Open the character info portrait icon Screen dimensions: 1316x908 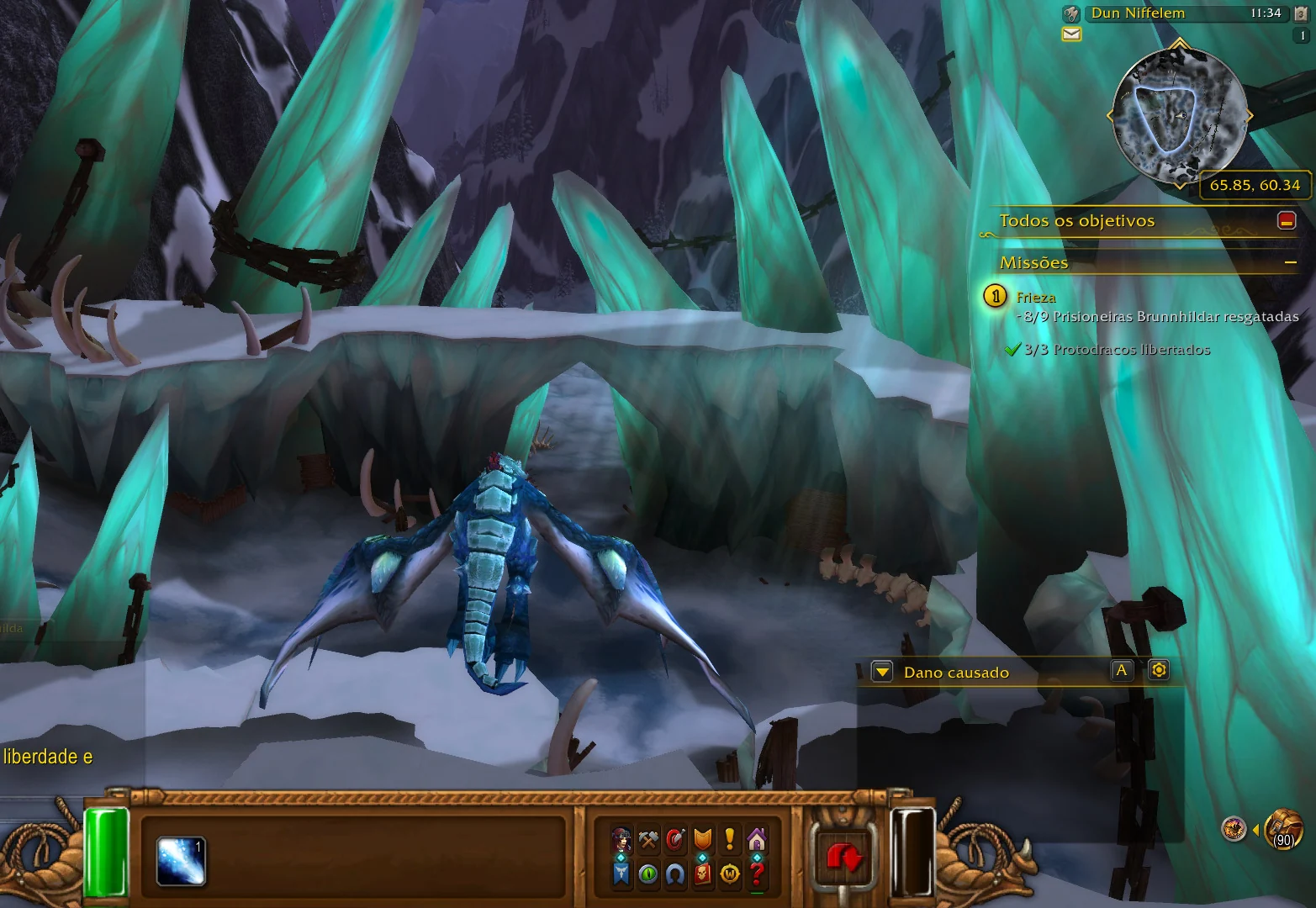point(621,839)
